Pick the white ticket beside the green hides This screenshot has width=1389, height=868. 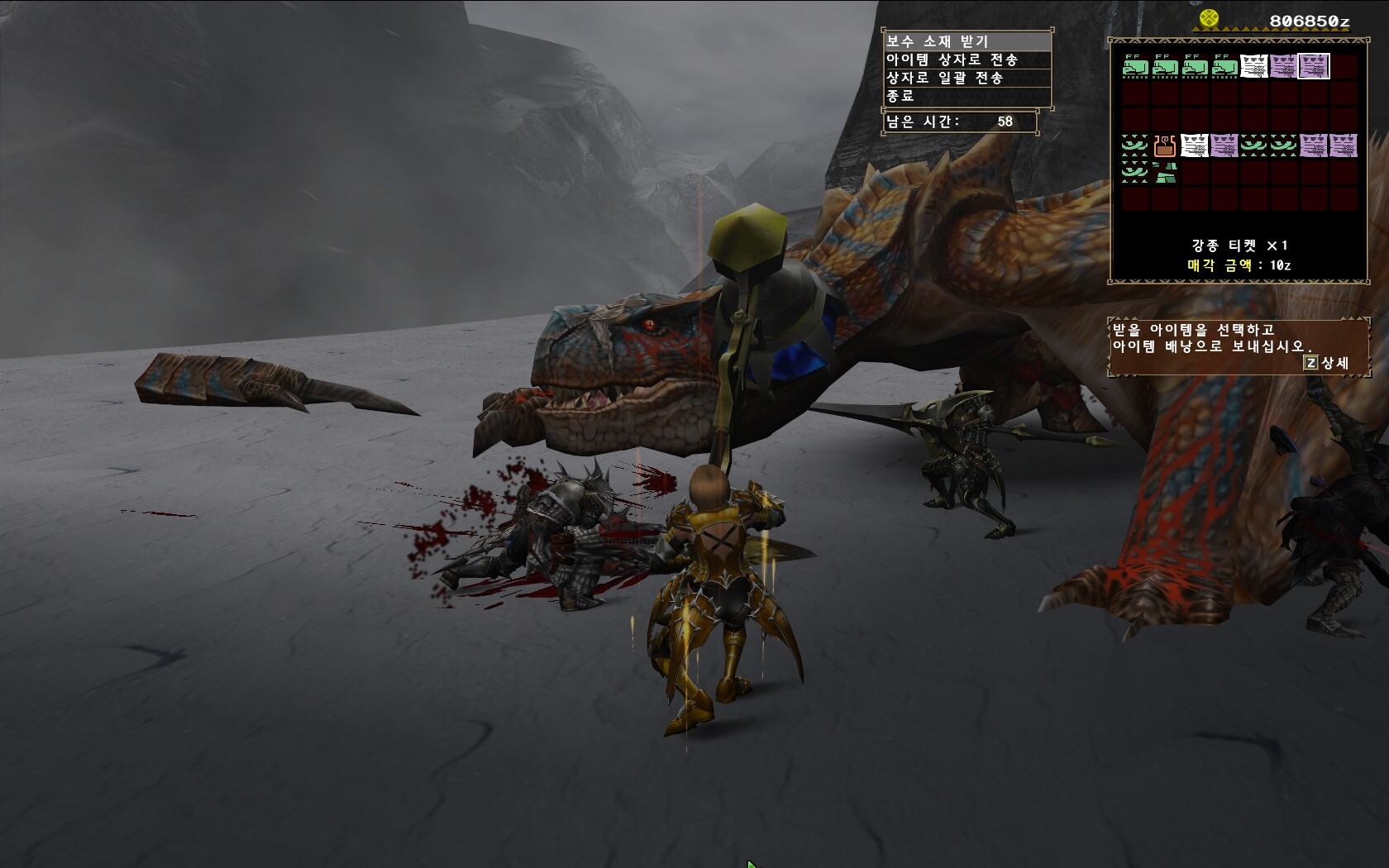pos(1254,66)
